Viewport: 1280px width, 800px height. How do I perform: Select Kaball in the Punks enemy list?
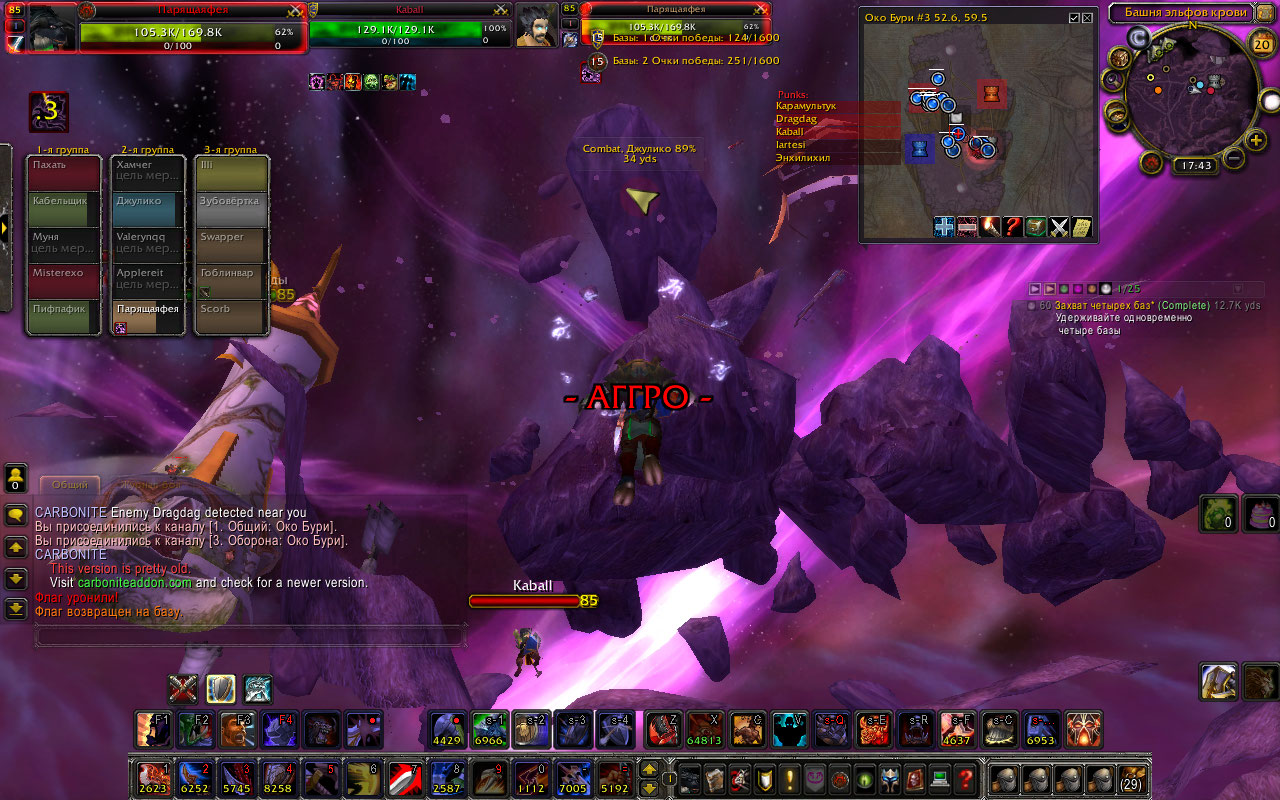[x=838, y=132]
